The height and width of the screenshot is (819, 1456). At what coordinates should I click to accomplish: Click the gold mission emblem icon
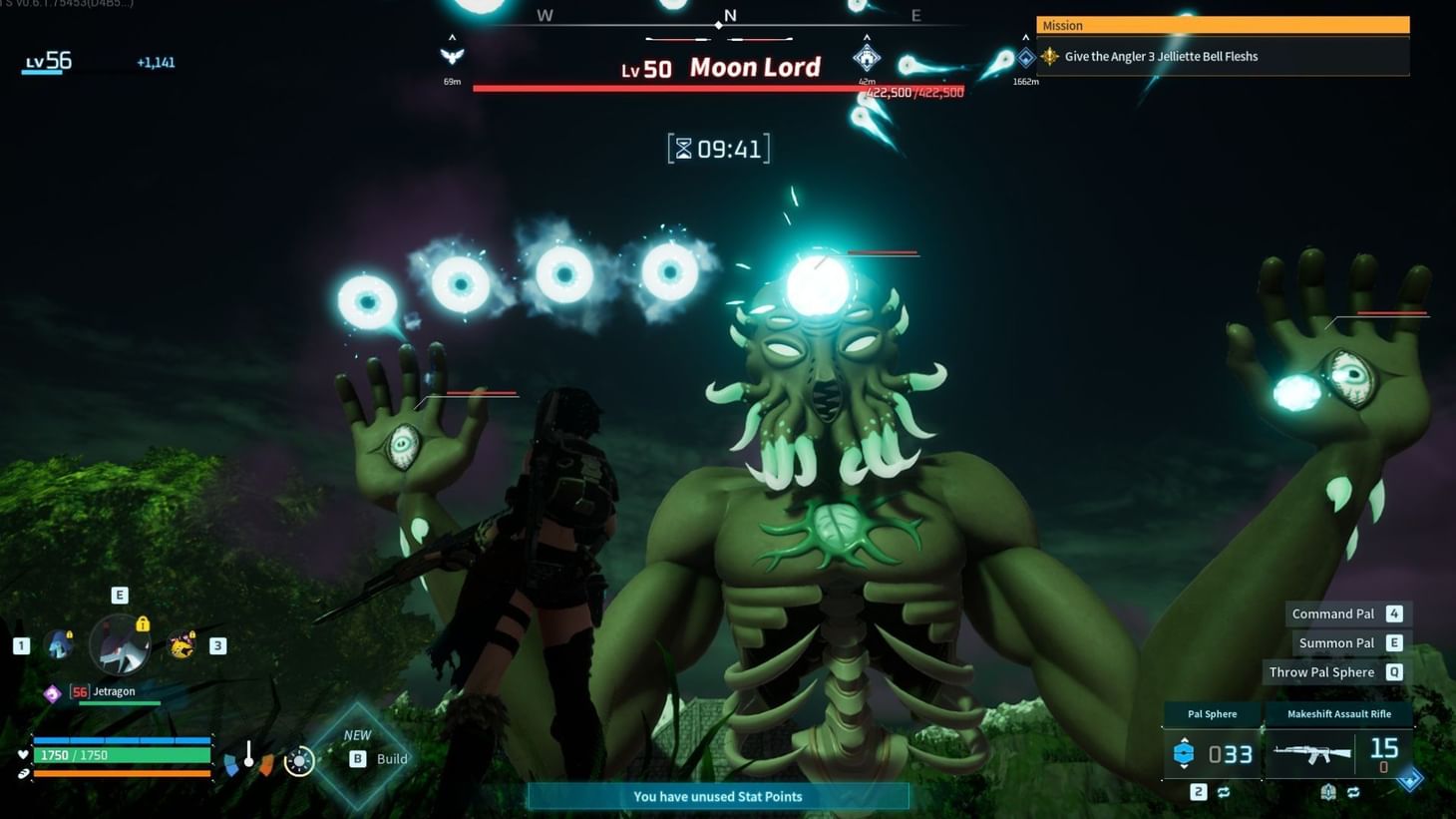[x=1049, y=56]
